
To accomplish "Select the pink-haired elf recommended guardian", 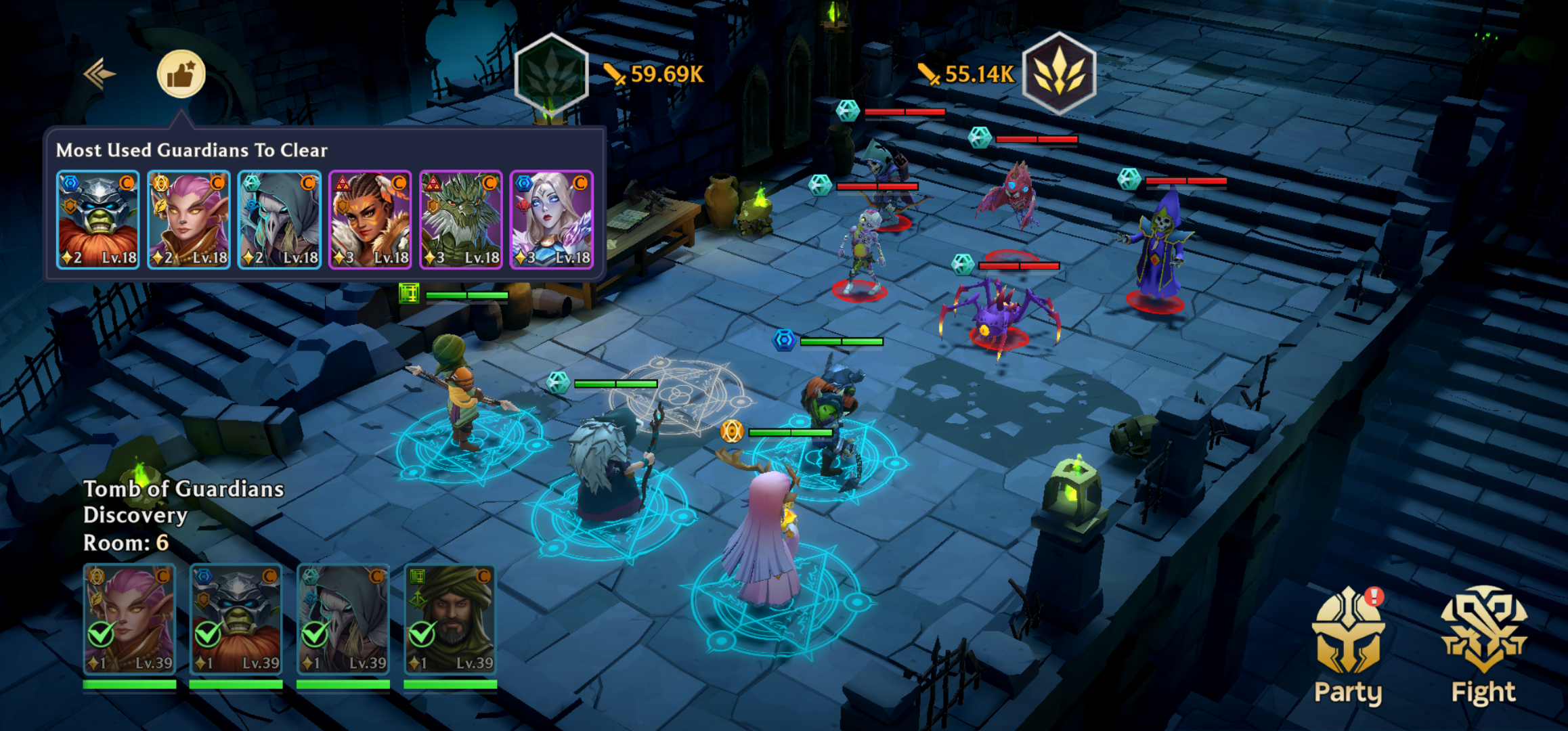I will pos(189,220).
